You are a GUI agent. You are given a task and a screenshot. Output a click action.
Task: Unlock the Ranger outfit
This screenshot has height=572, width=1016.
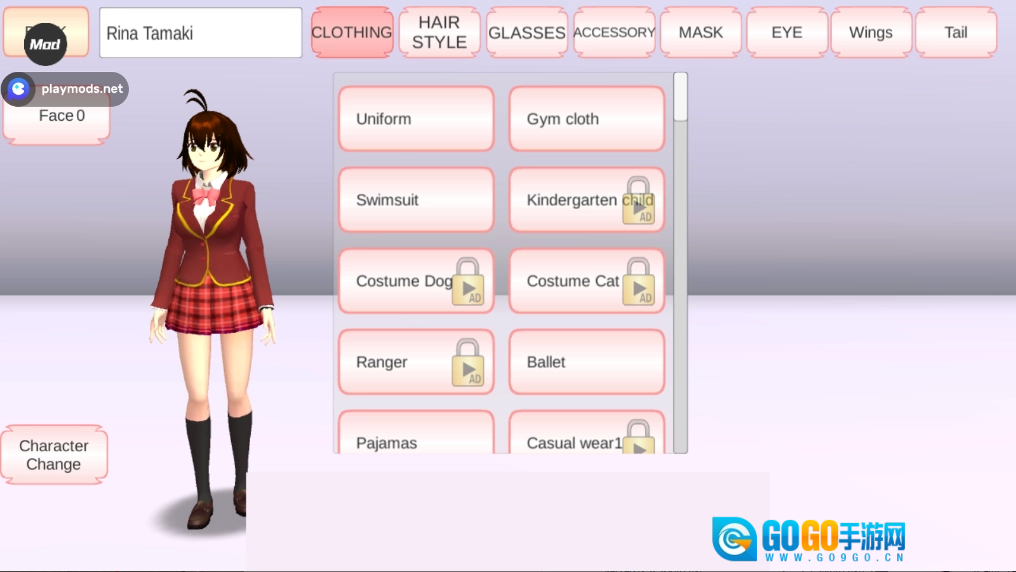(416, 362)
